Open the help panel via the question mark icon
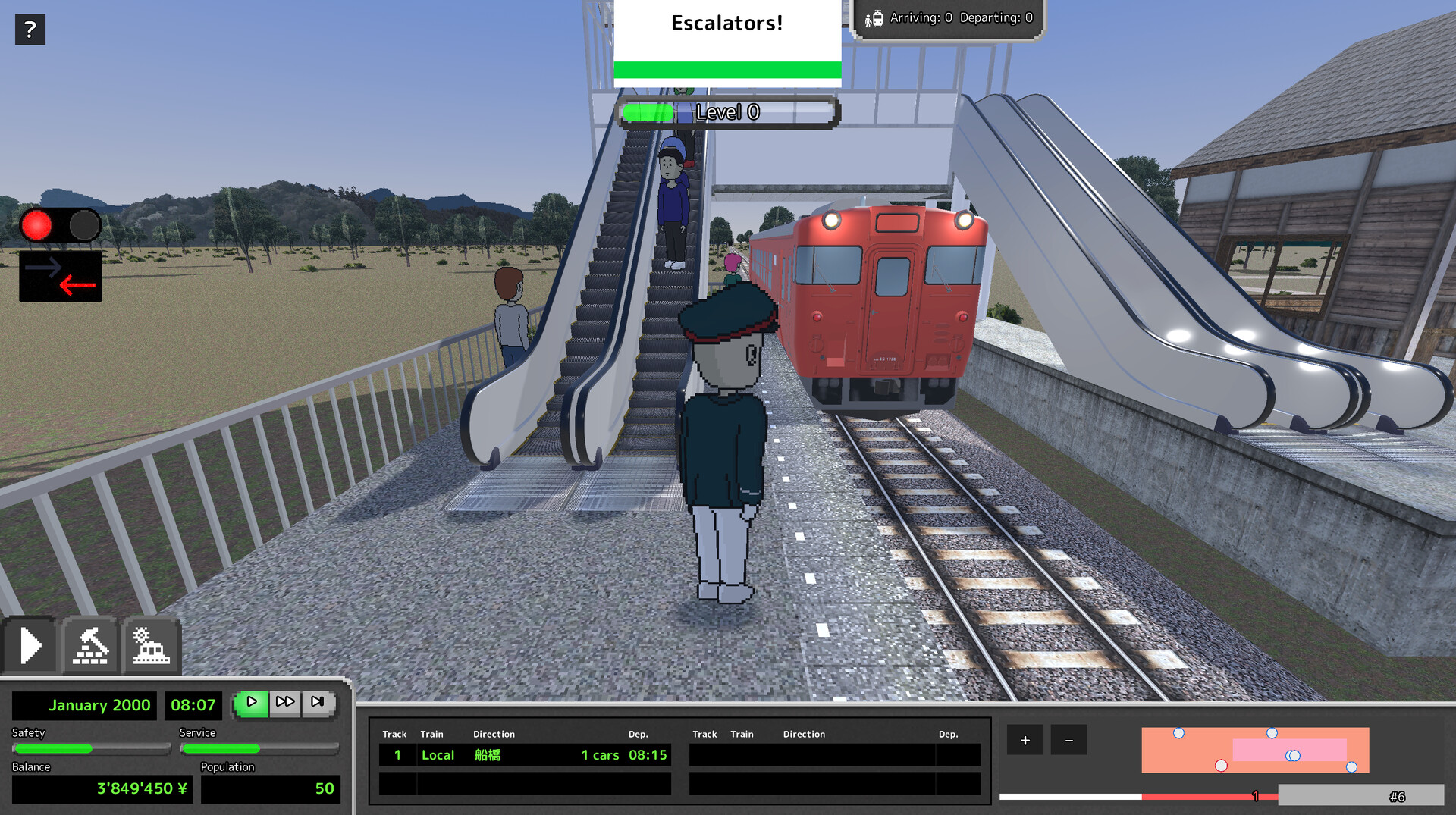Image resolution: width=1456 pixels, height=815 pixels. click(30, 30)
